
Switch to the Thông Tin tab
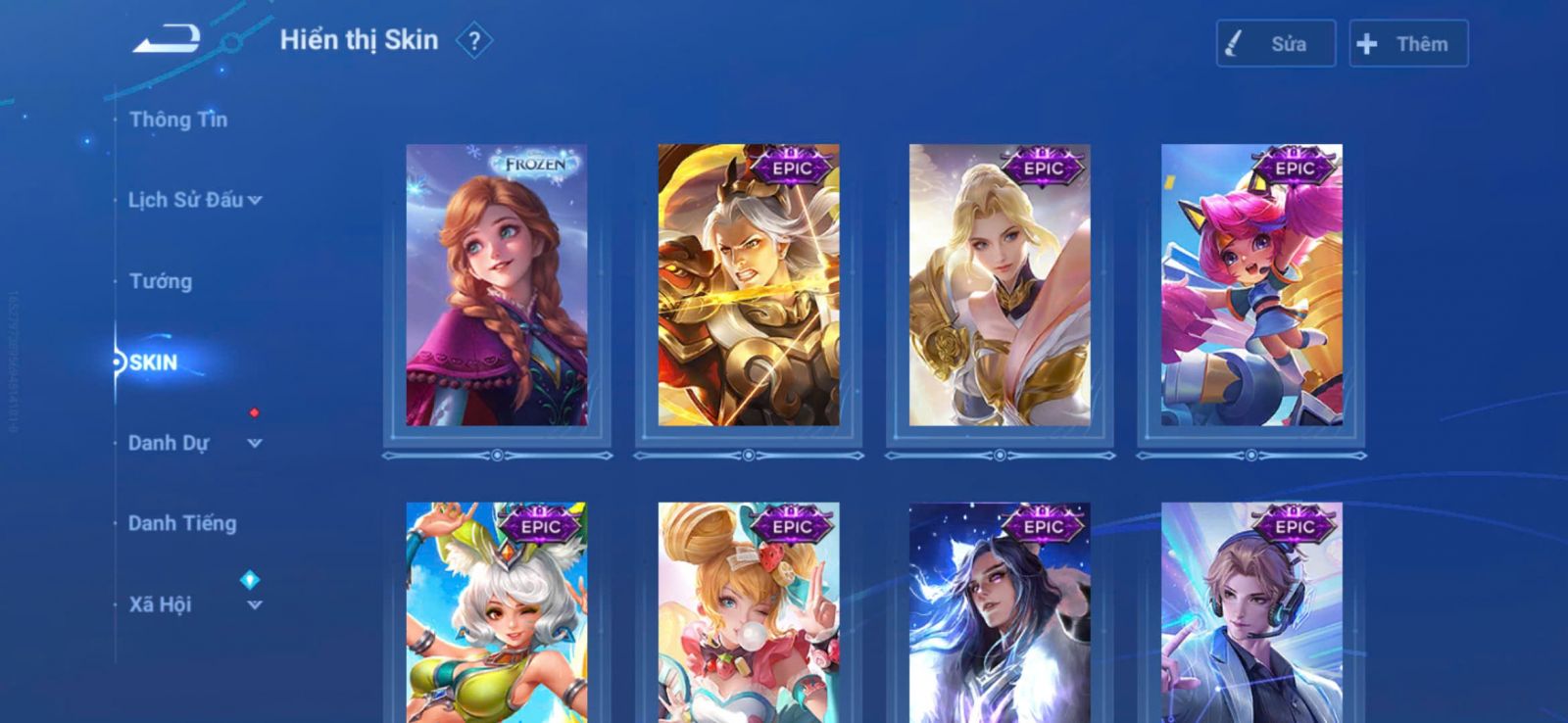pos(178,120)
